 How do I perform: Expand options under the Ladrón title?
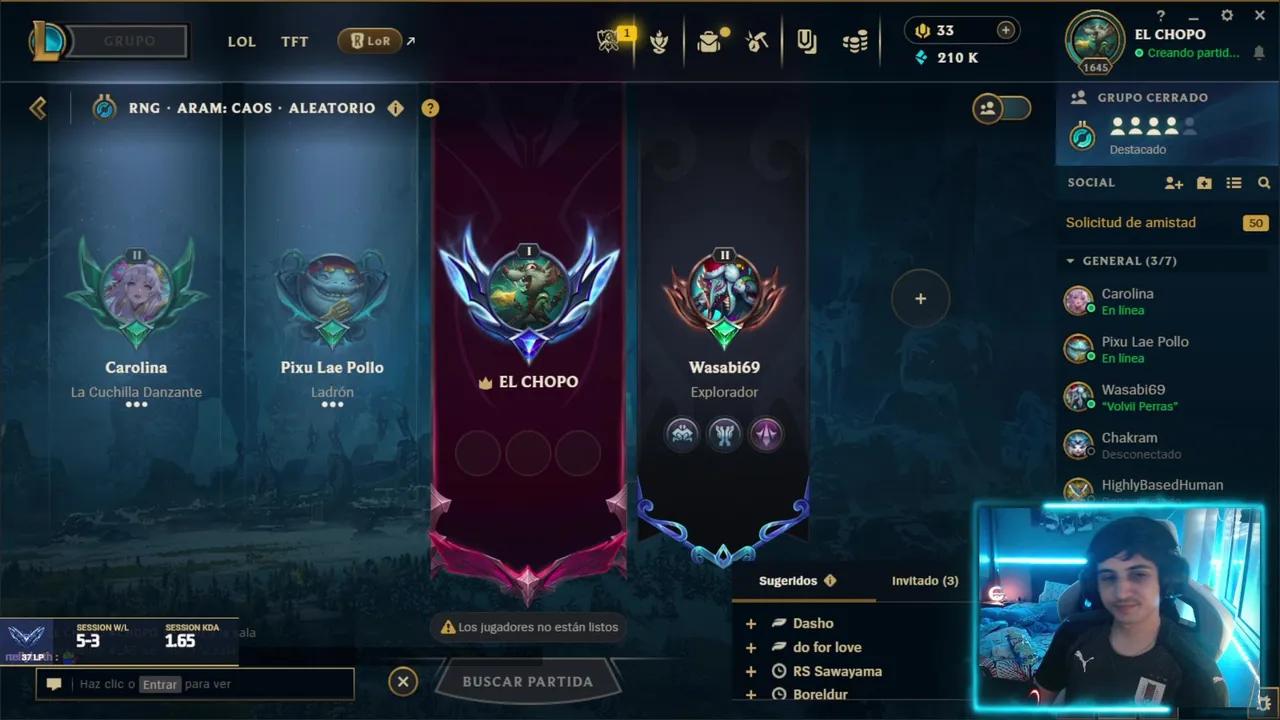[x=332, y=406]
